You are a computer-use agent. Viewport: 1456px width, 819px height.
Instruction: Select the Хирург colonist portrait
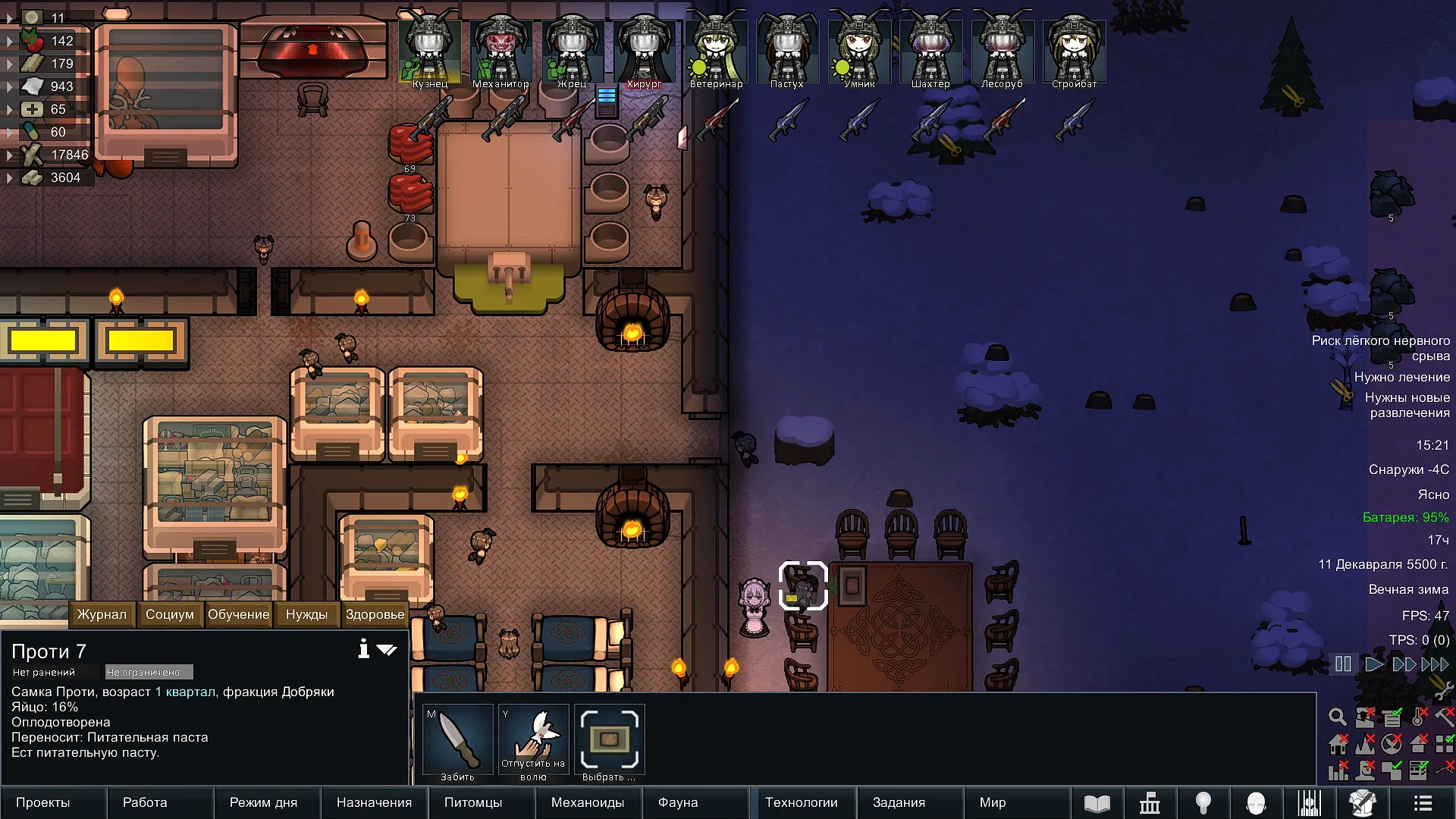point(644,49)
